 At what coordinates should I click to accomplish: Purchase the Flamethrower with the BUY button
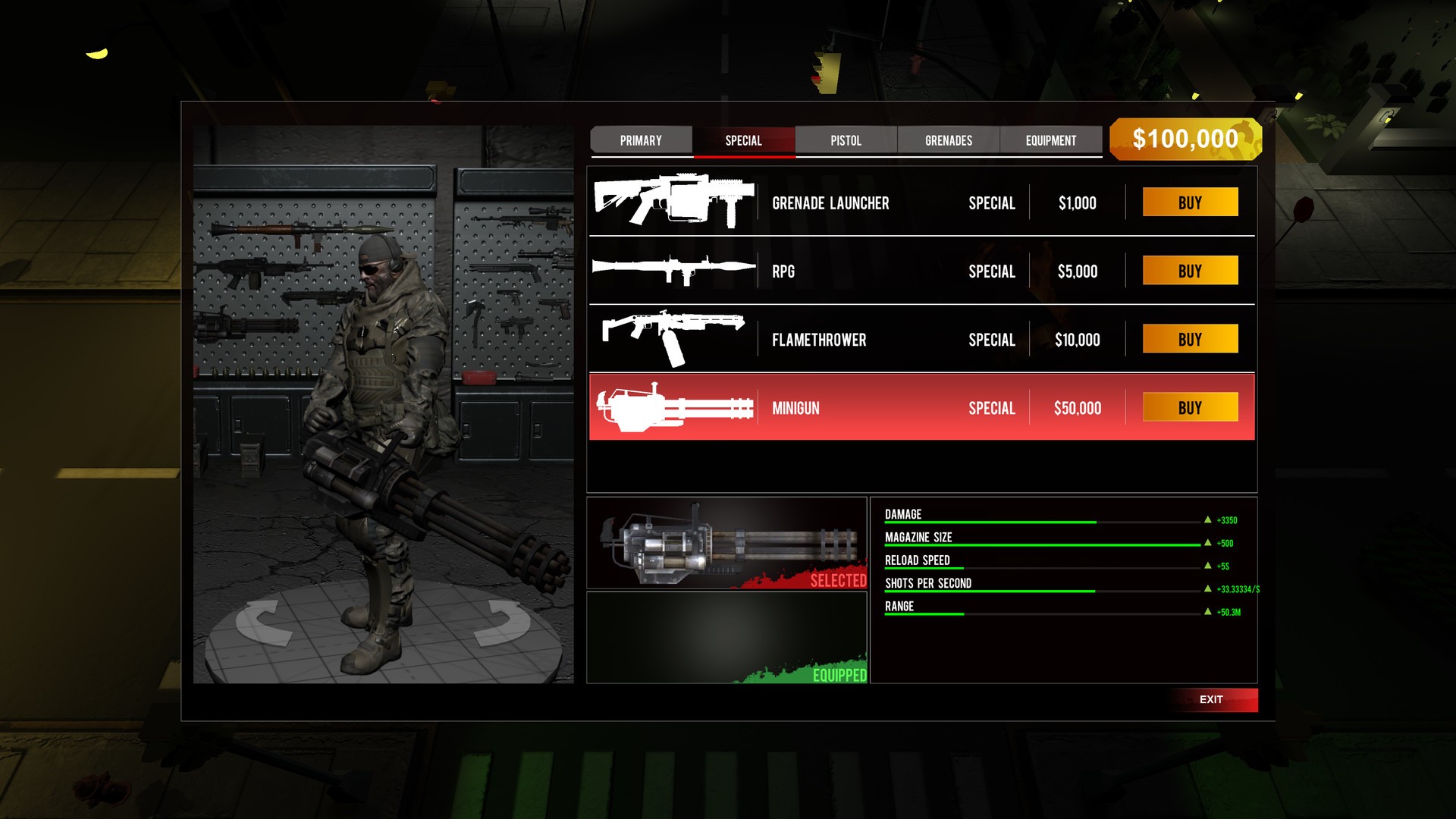(1189, 338)
